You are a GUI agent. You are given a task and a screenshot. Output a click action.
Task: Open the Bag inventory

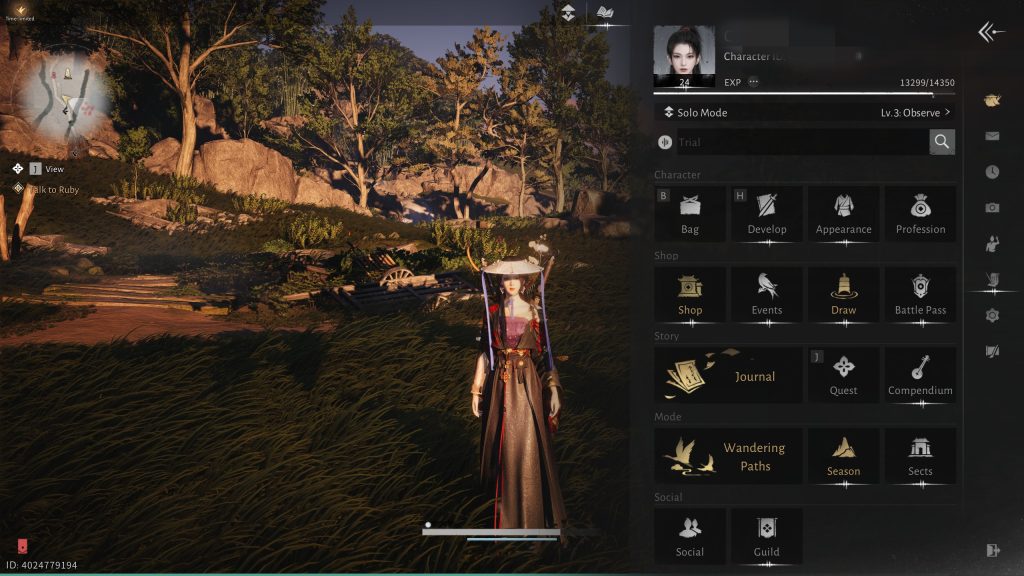690,213
